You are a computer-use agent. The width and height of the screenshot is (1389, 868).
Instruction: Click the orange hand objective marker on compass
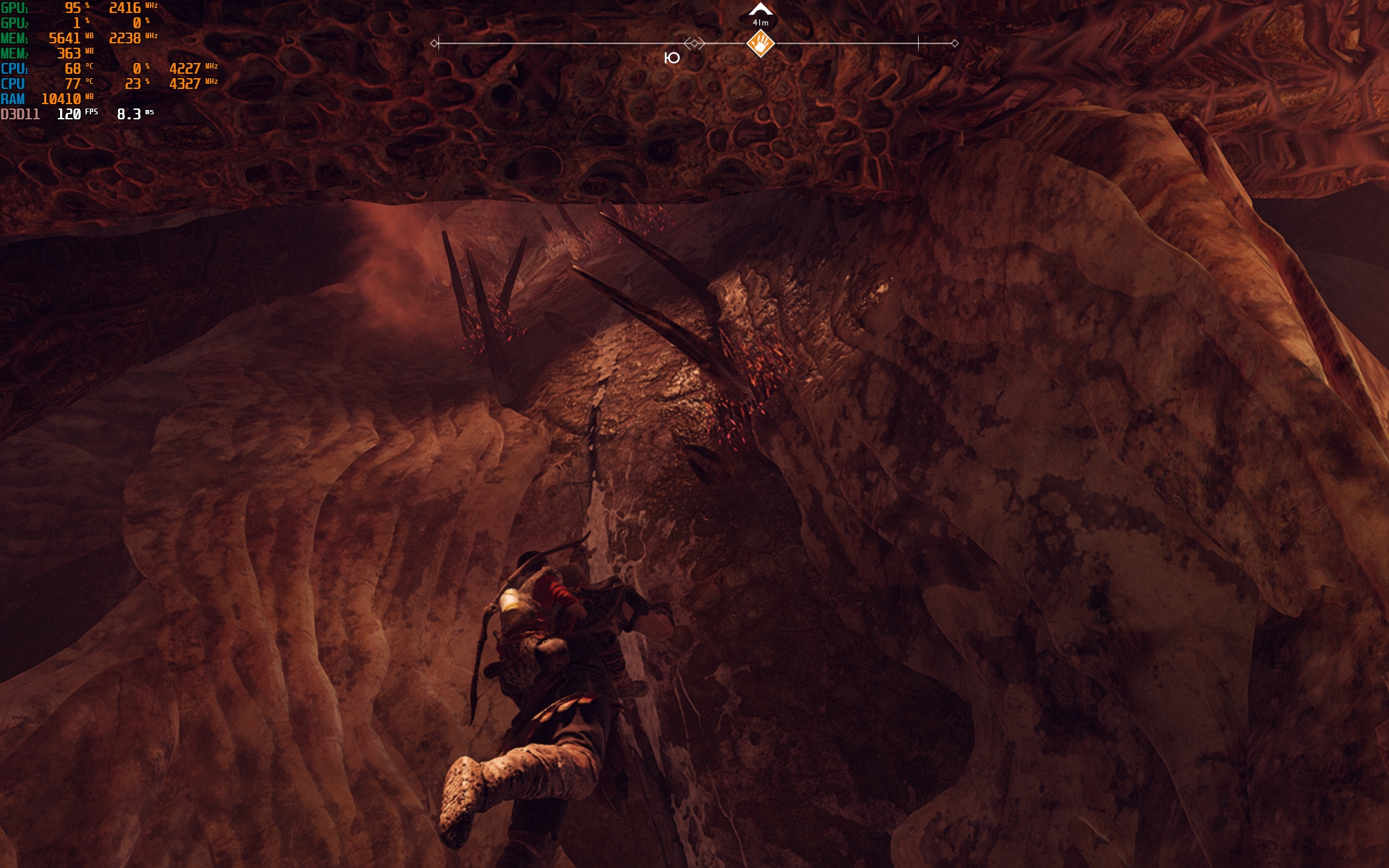tap(760, 44)
